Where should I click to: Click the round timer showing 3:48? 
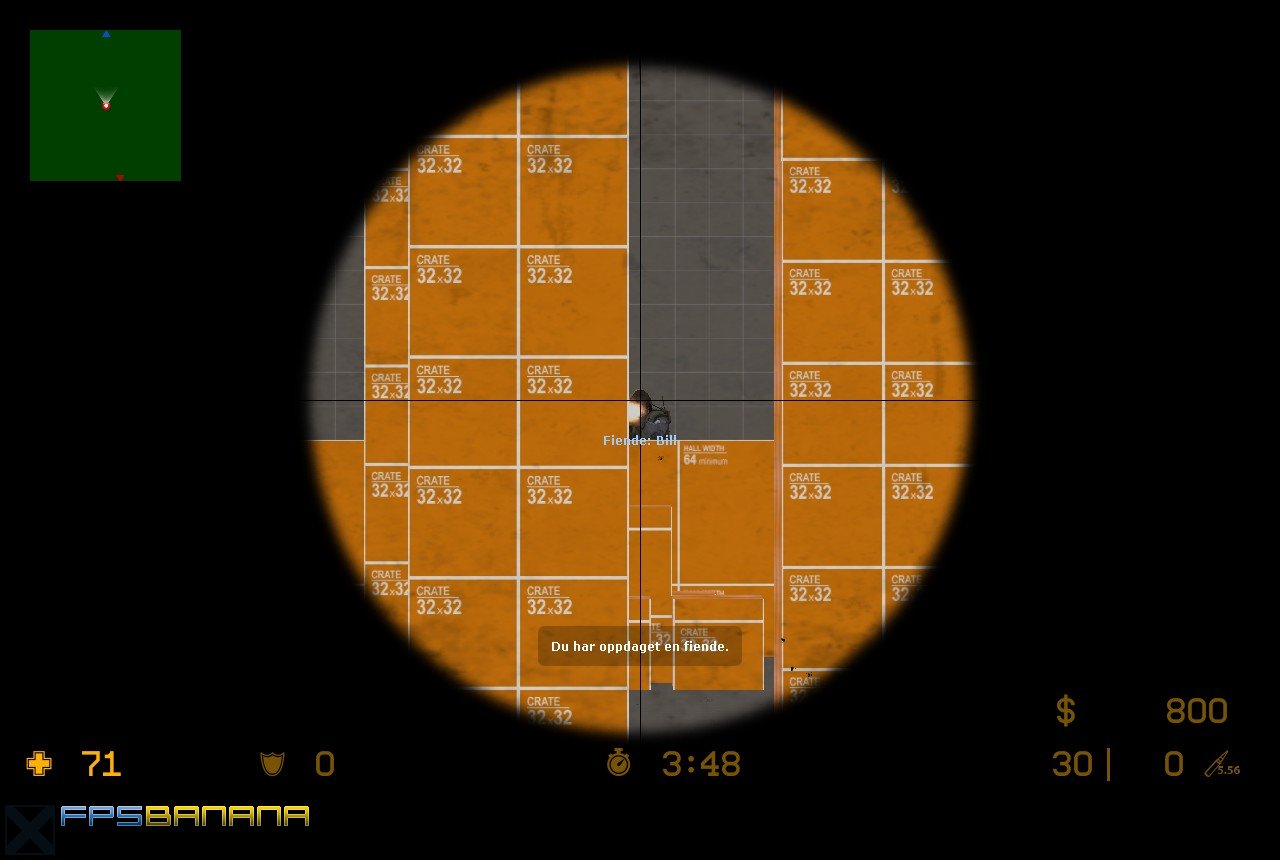(698, 763)
